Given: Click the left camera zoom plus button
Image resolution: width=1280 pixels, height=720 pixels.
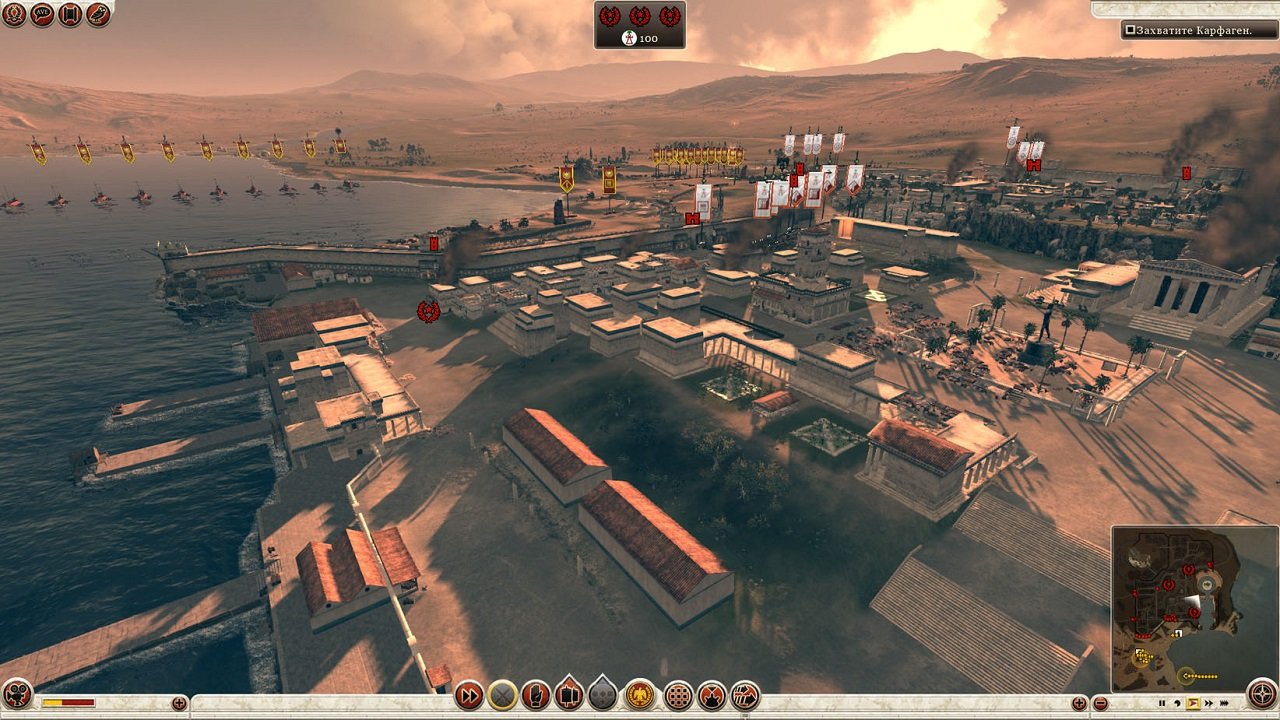Looking at the screenshot, I should pyautogui.click(x=179, y=703).
